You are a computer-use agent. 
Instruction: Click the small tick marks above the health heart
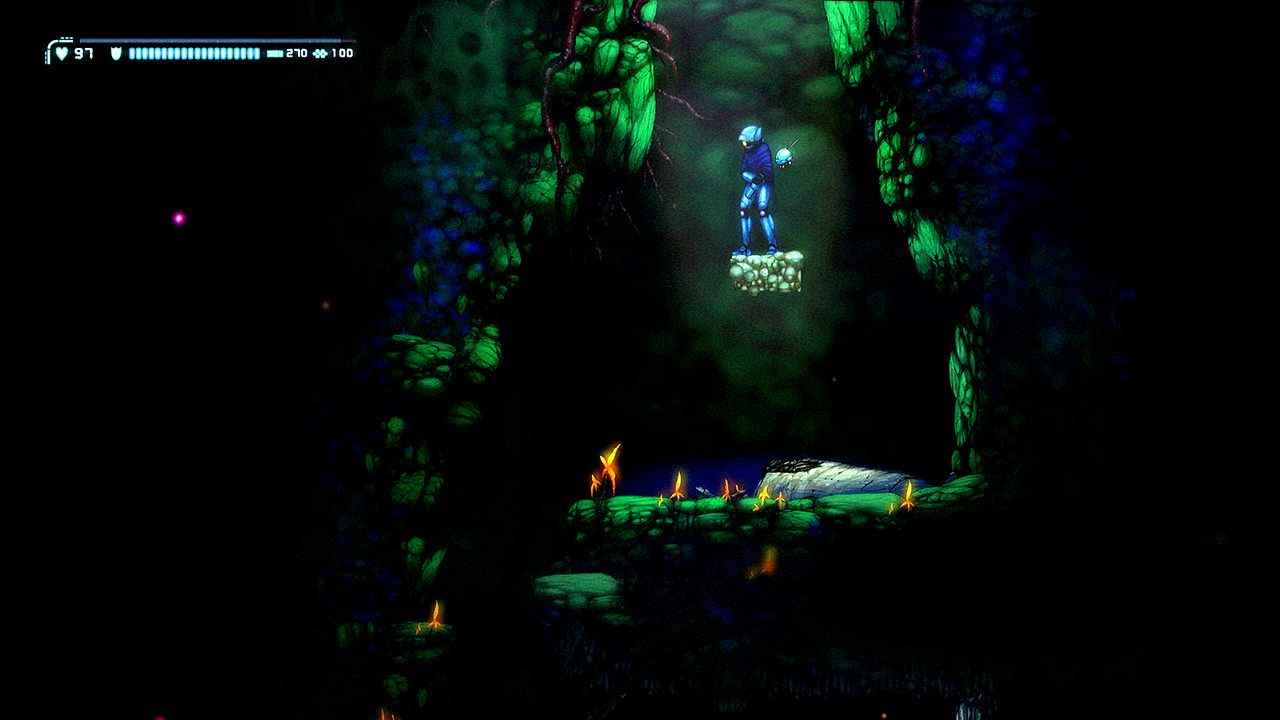pos(66,36)
